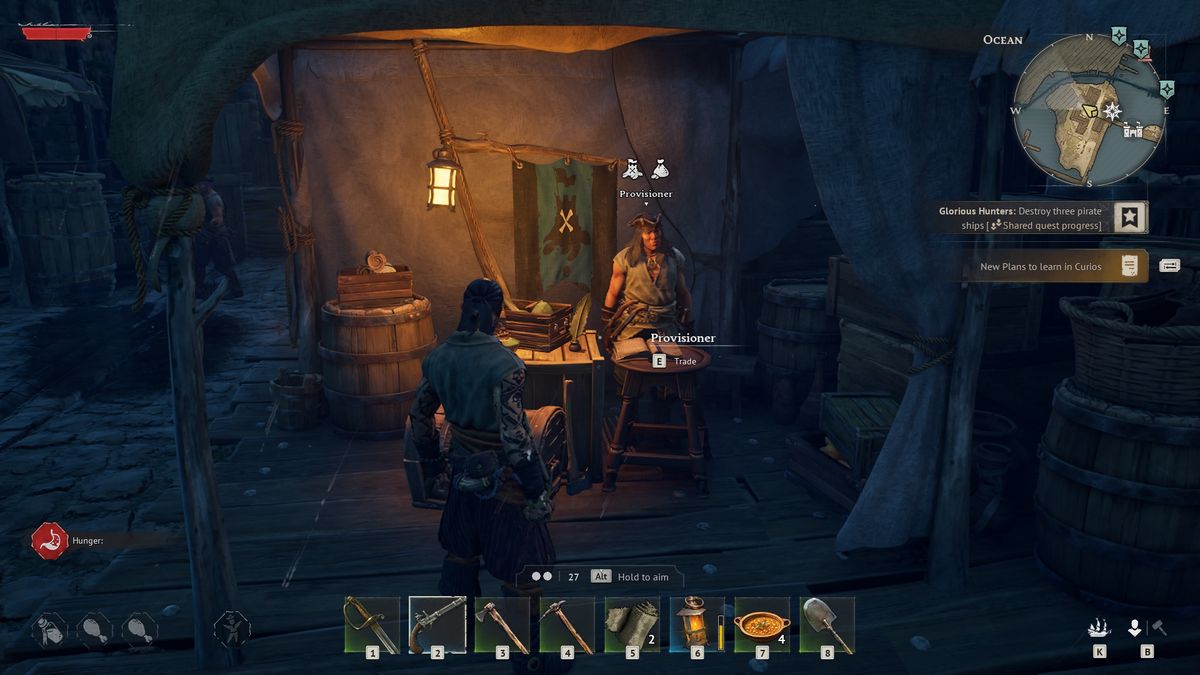
Task: Click the chat icon beside the notification
Action: (x=1170, y=266)
